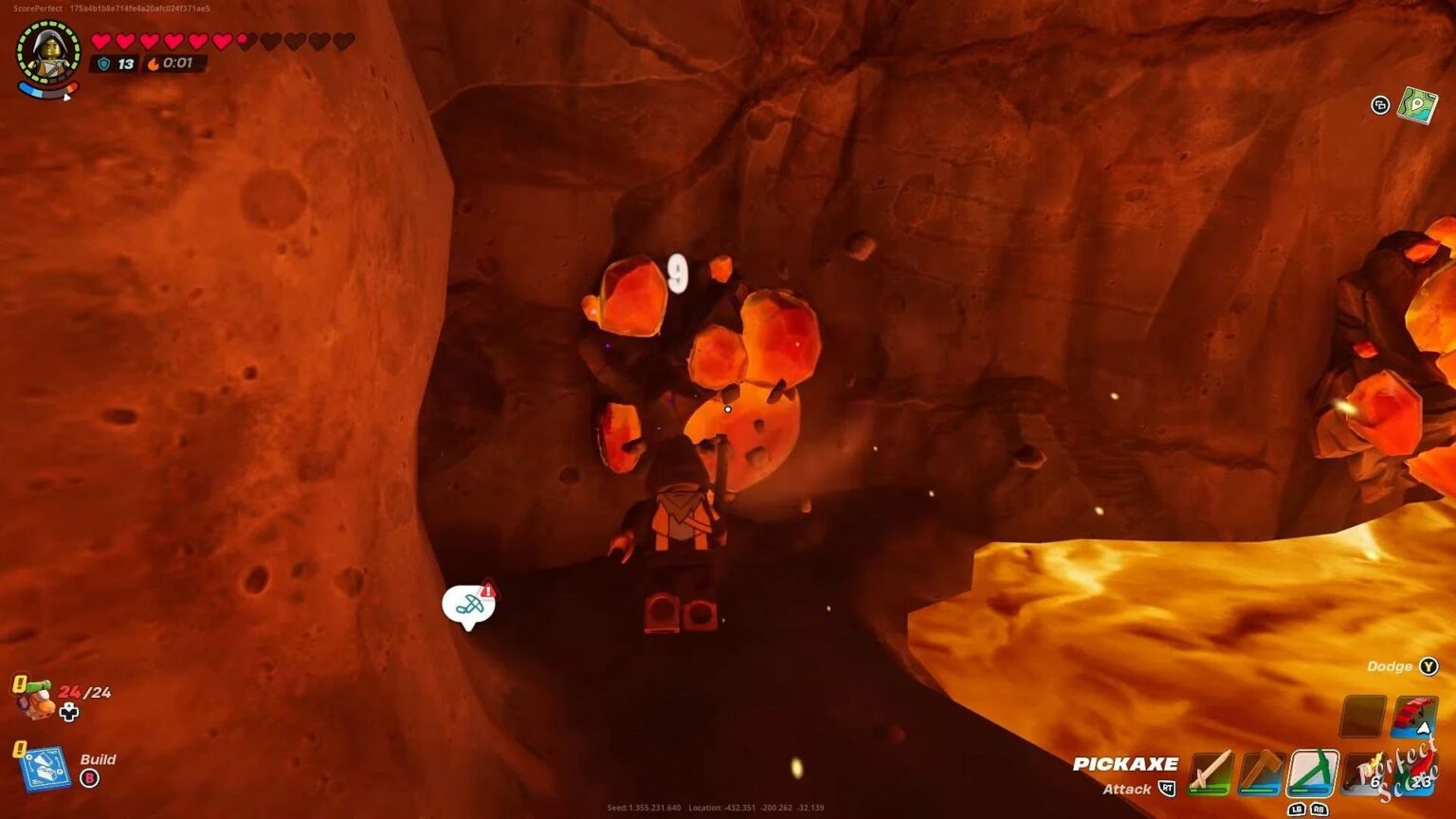Open the Build blueprint menu

tap(44, 768)
